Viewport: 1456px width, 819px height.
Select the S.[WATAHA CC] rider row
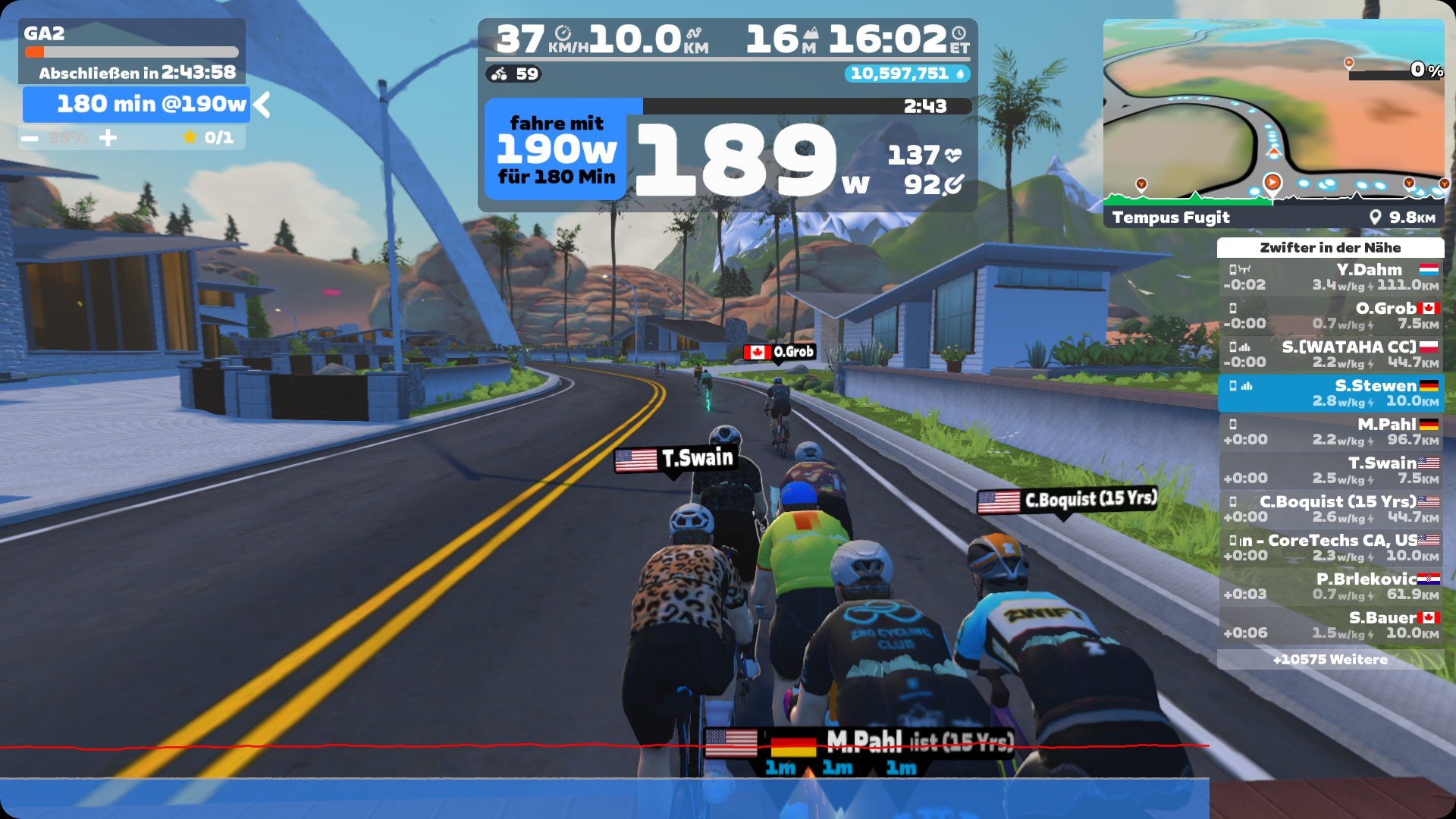[1330, 355]
